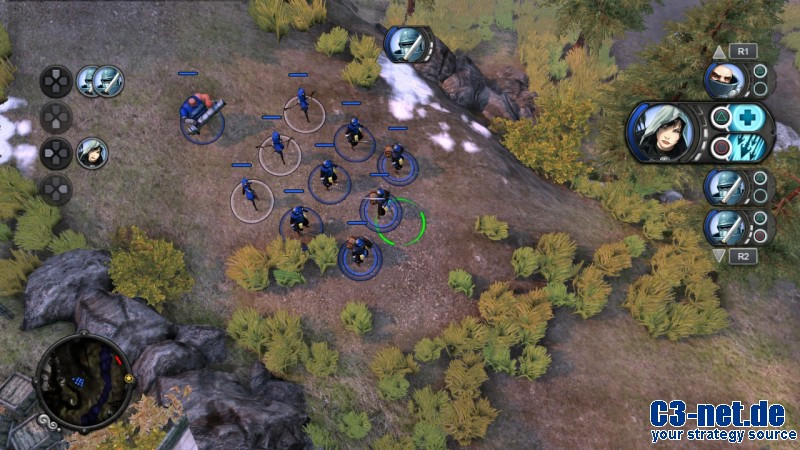The height and width of the screenshot is (450, 800).
Task: Activate the icy claw slash ability
Action: (746, 148)
